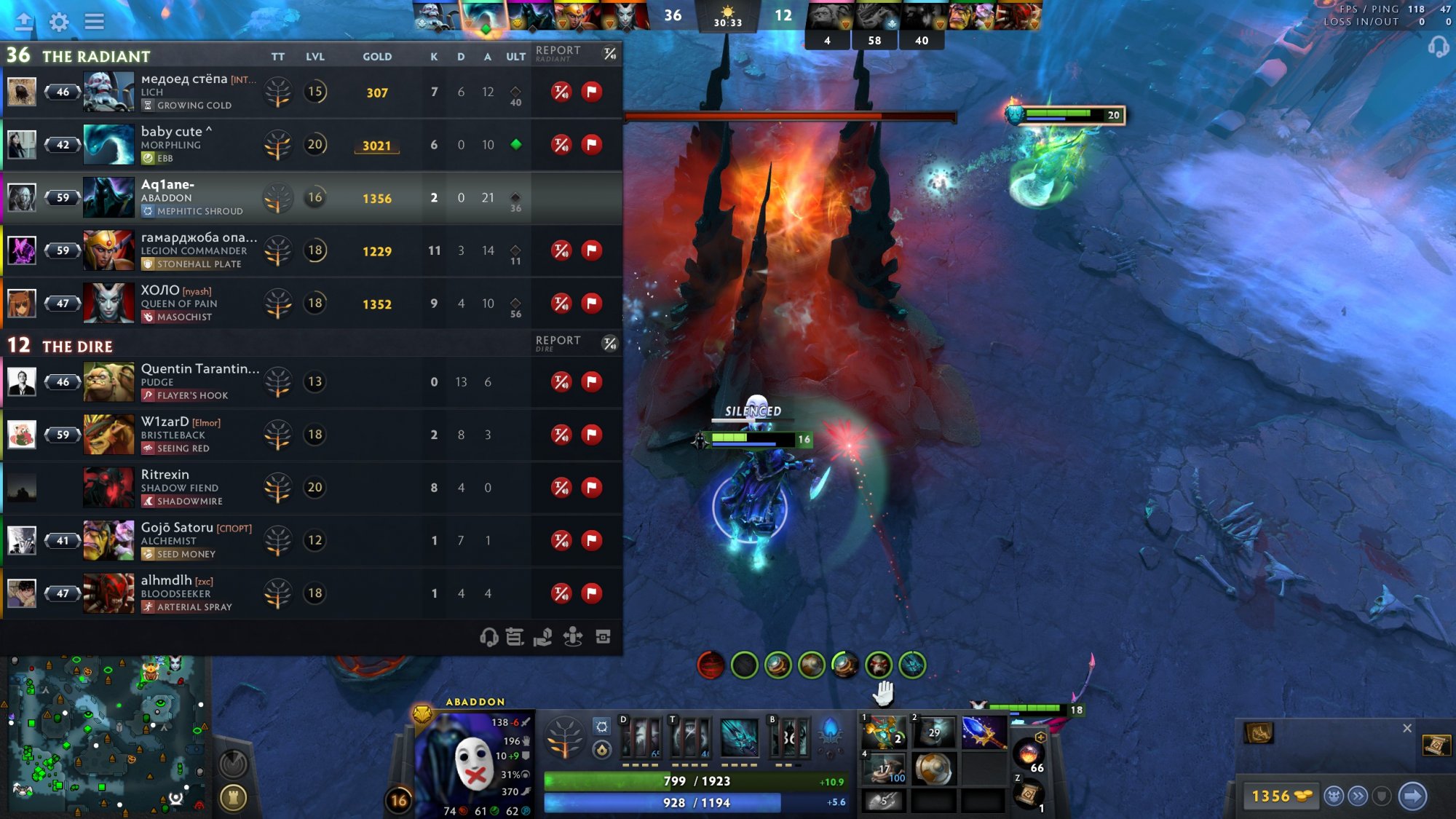Use the Aphotic Shield ability on T

(x=689, y=738)
